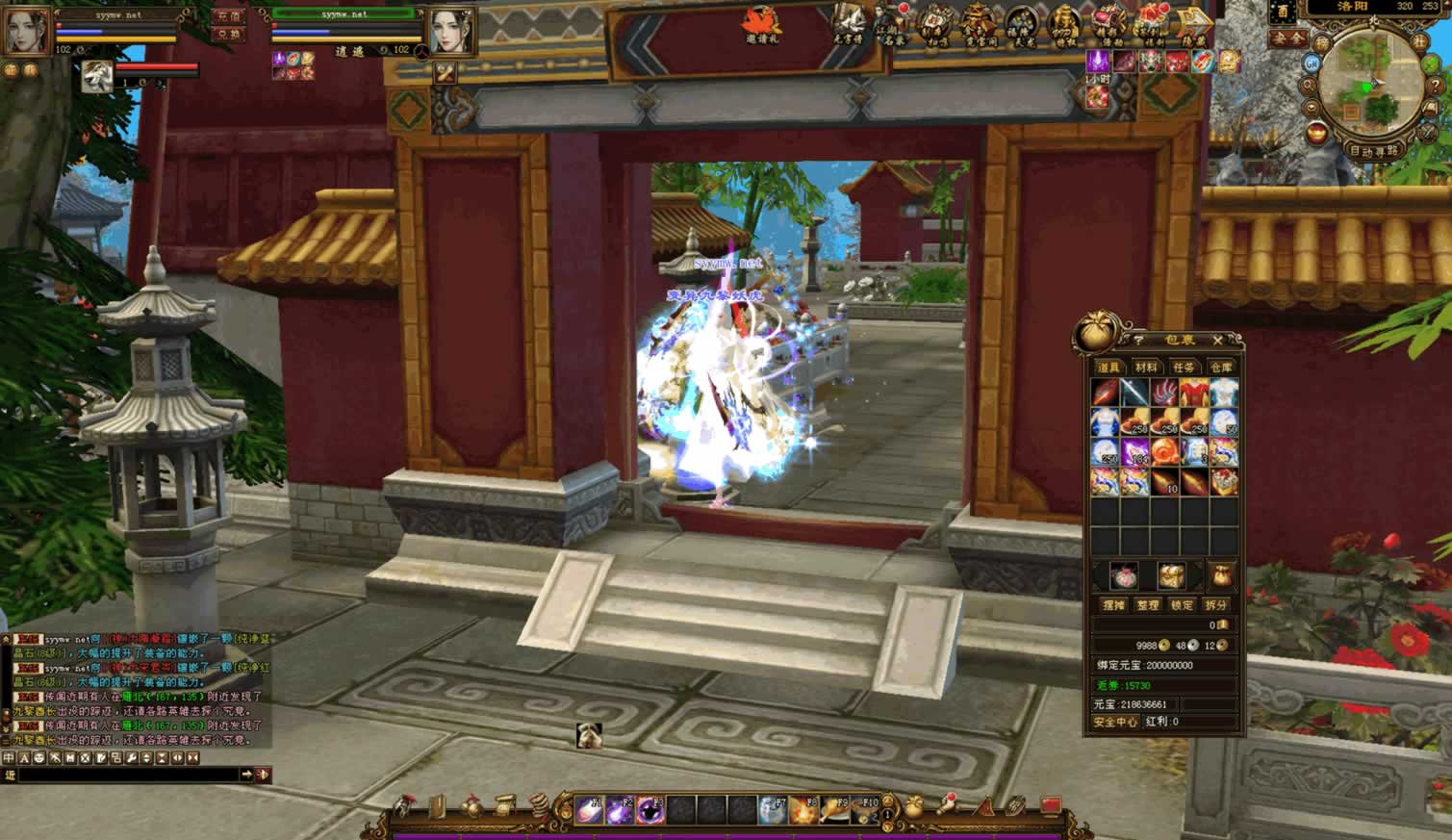Use the F8 fire skill slot
Screen dimensions: 1452x840
pyautogui.click(x=803, y=811)
